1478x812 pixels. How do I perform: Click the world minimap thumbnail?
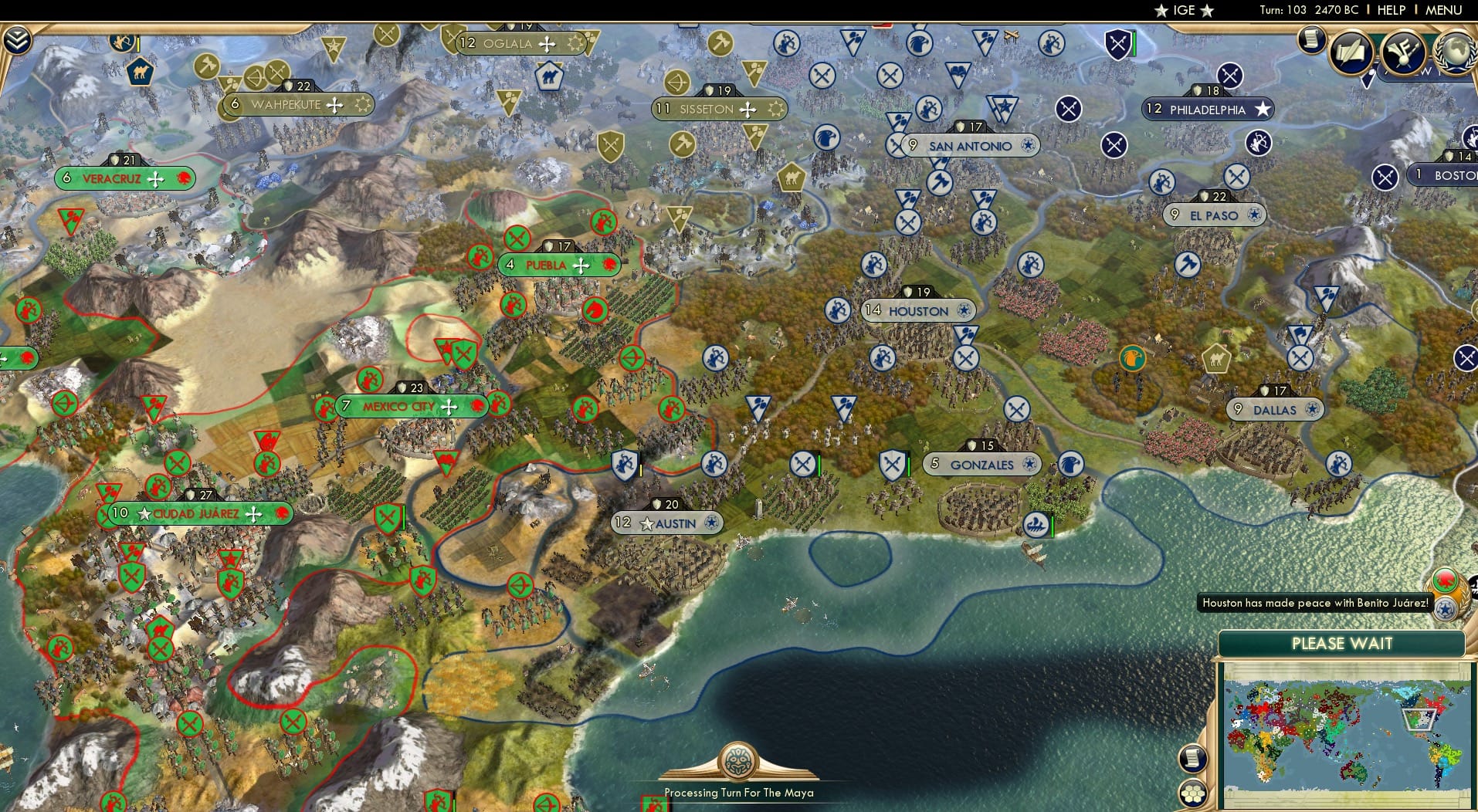(x=1344, y=733)
